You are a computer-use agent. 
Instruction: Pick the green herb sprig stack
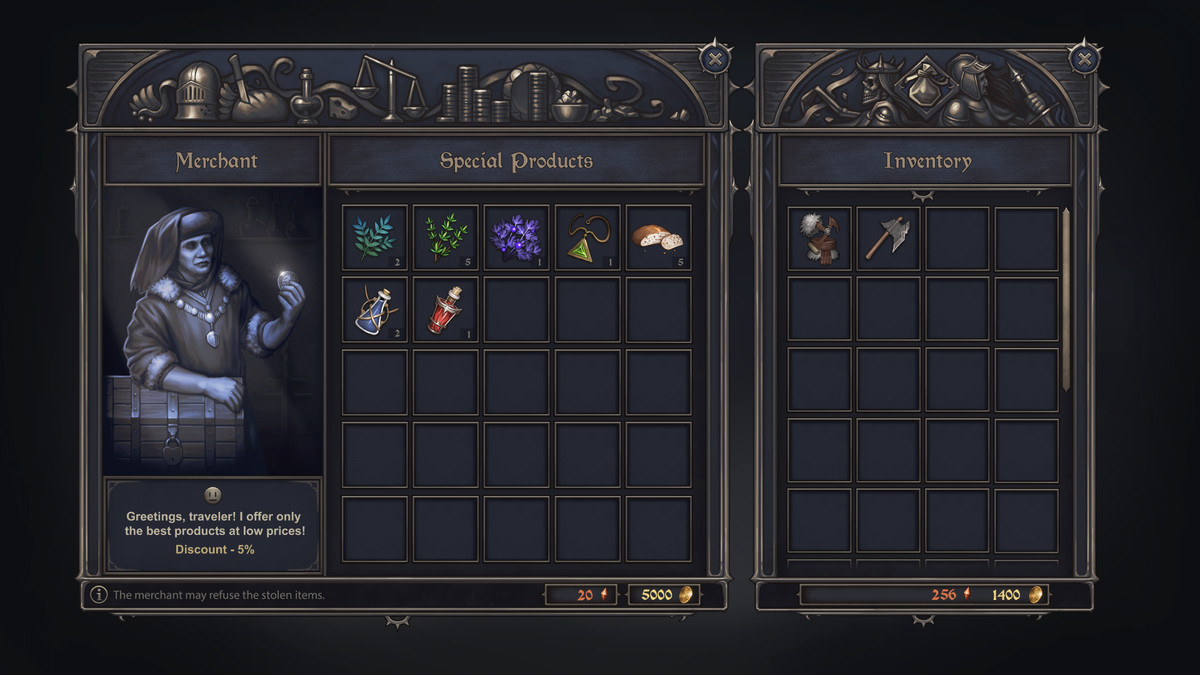pyautogui.click(x=446, y=238)
